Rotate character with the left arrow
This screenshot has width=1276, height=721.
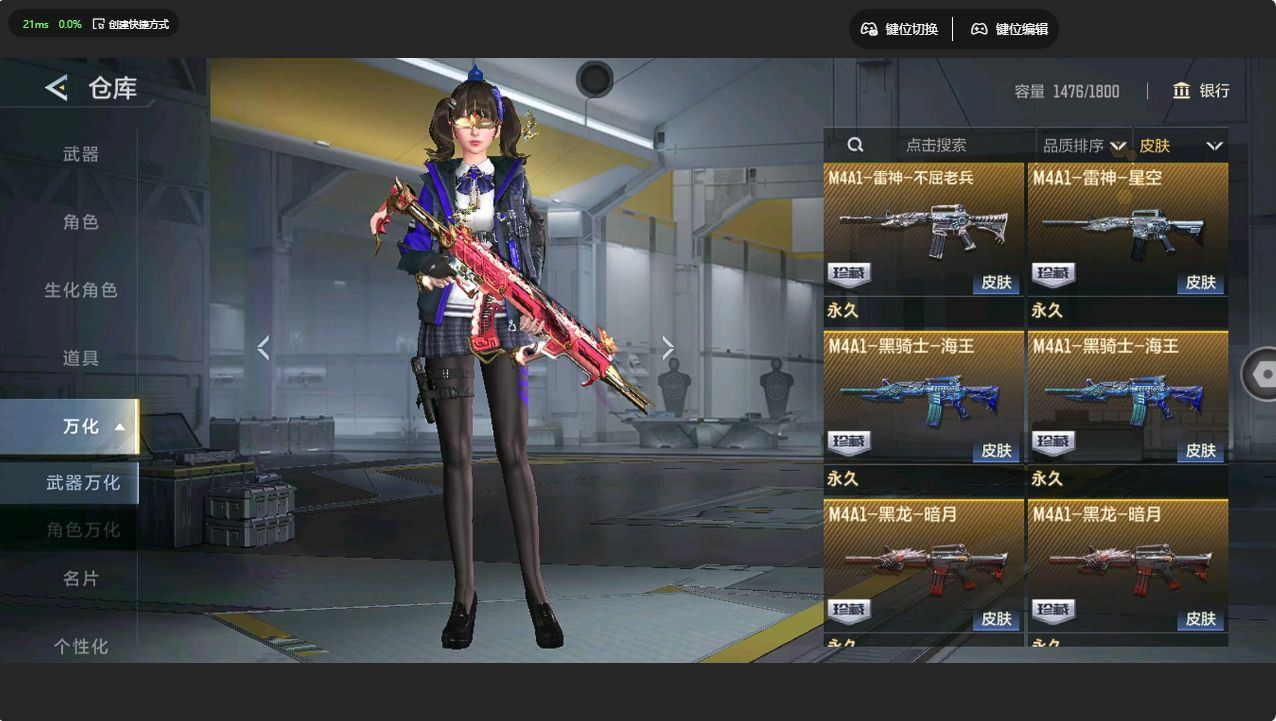[x=263, y=348]
